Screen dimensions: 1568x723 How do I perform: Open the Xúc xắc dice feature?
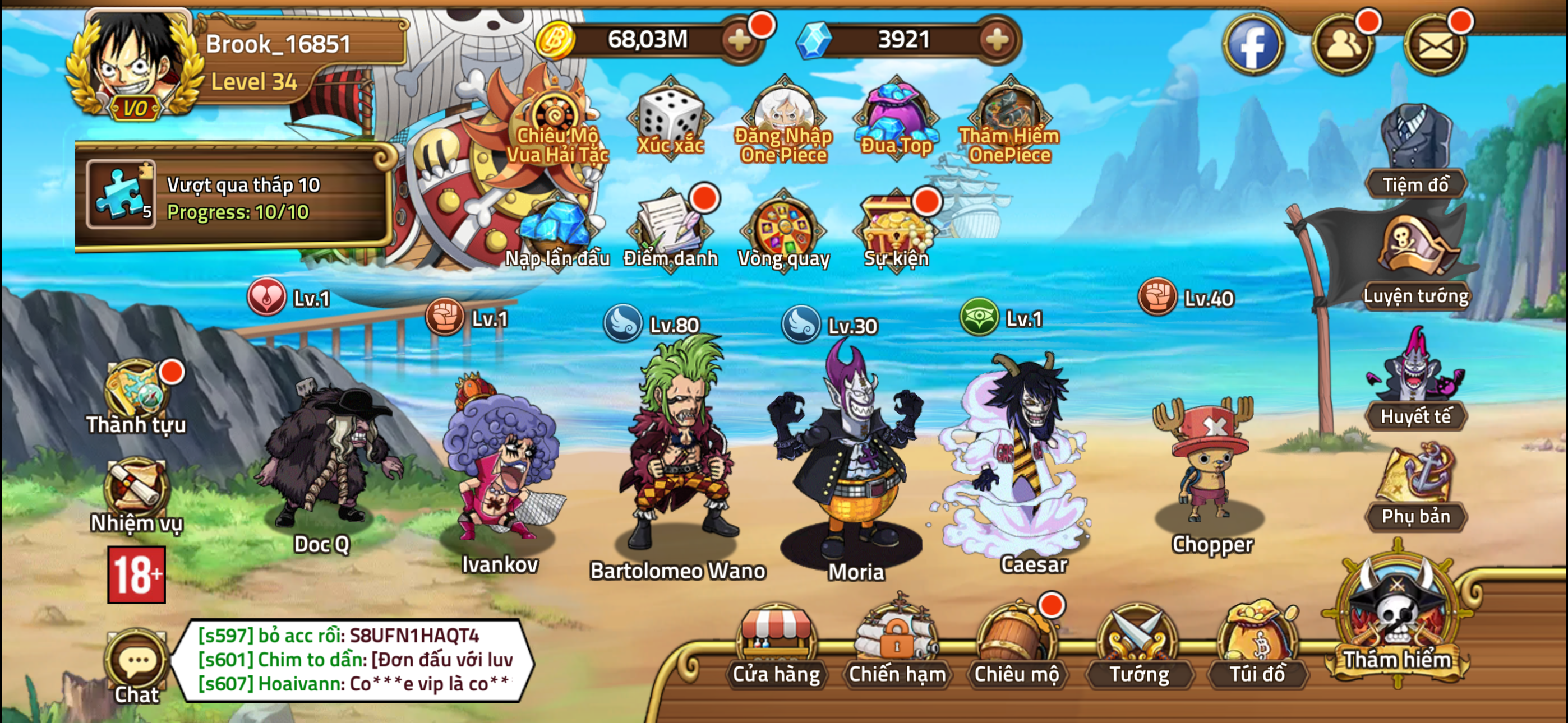(x=668, y=119)
